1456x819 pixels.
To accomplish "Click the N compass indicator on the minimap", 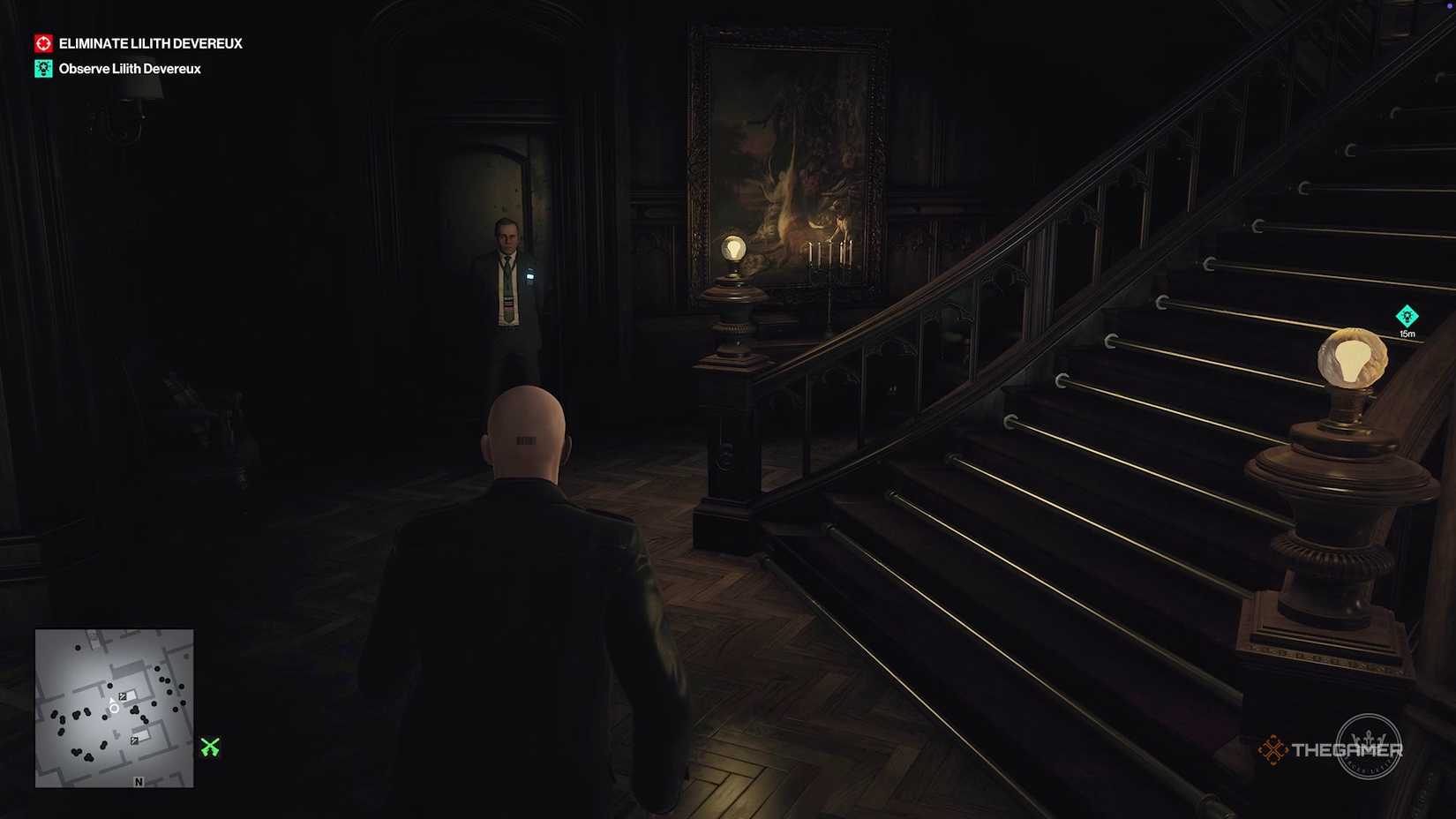I will tap(139, 780).
